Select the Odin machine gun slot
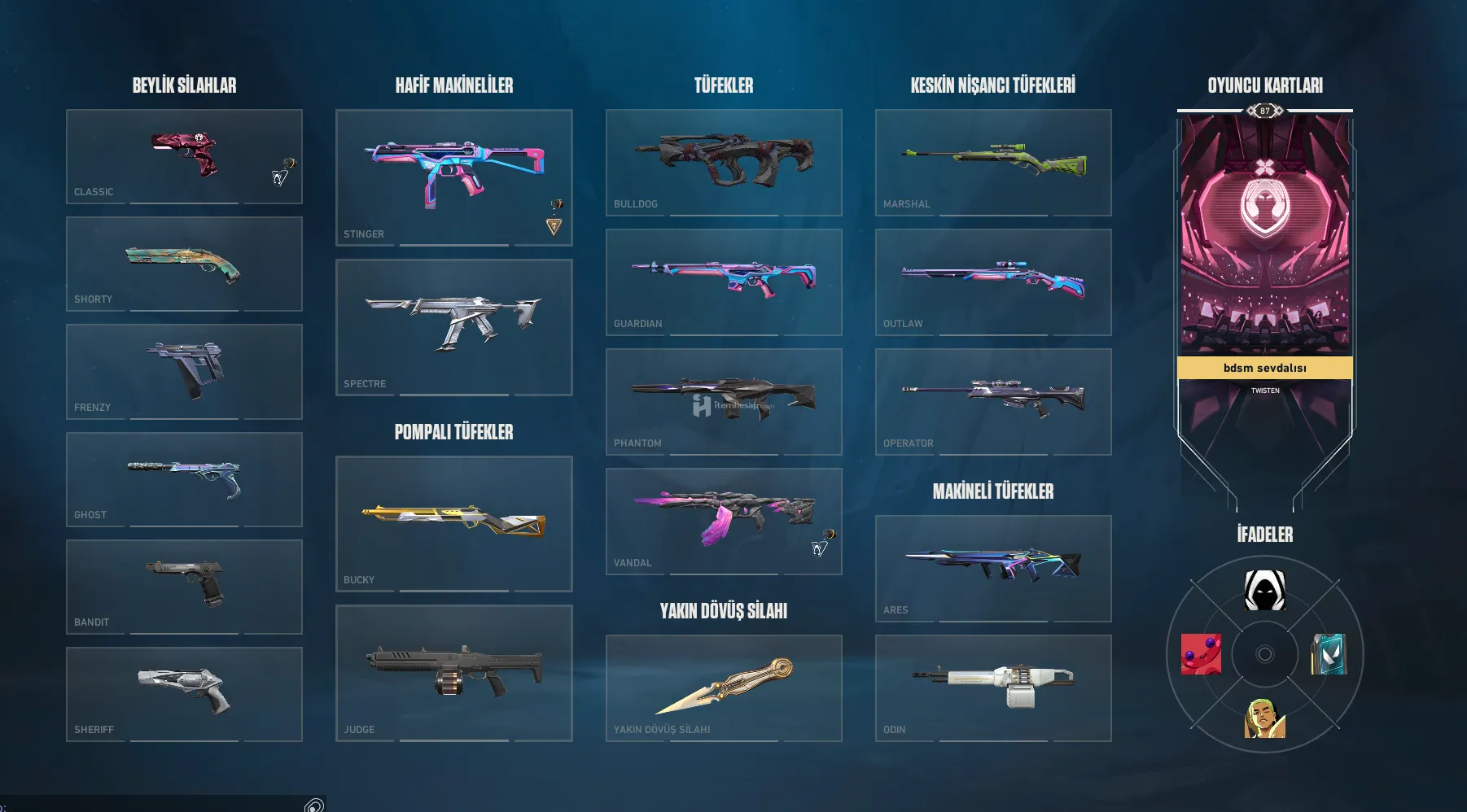Screen dimensions: 1467x812 [x=993, y=688]
